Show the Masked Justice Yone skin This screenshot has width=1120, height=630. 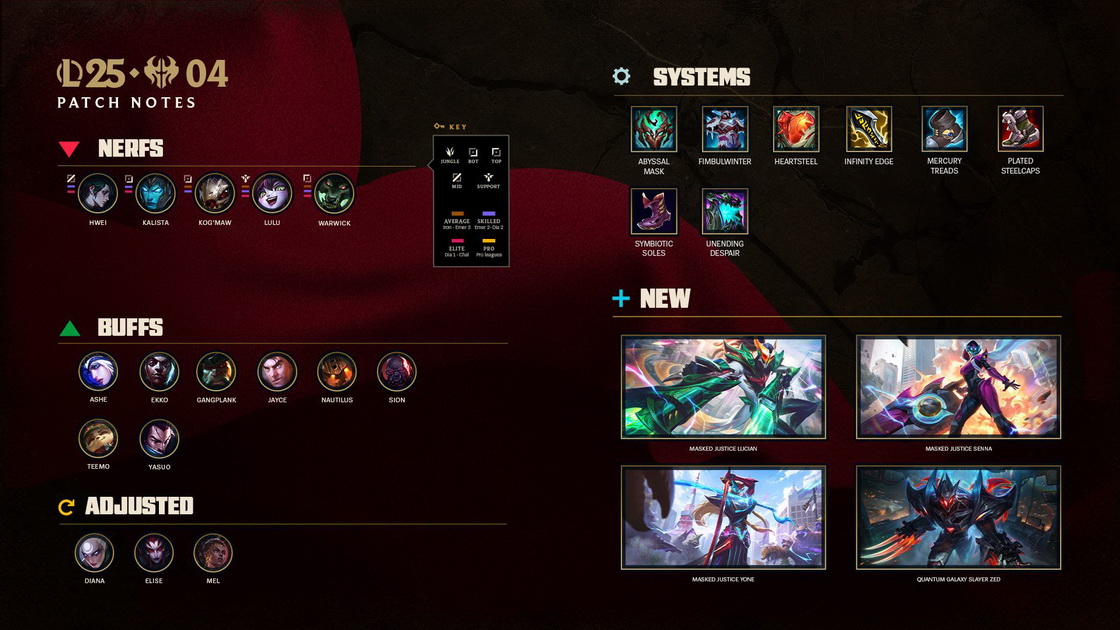(723, 517)
